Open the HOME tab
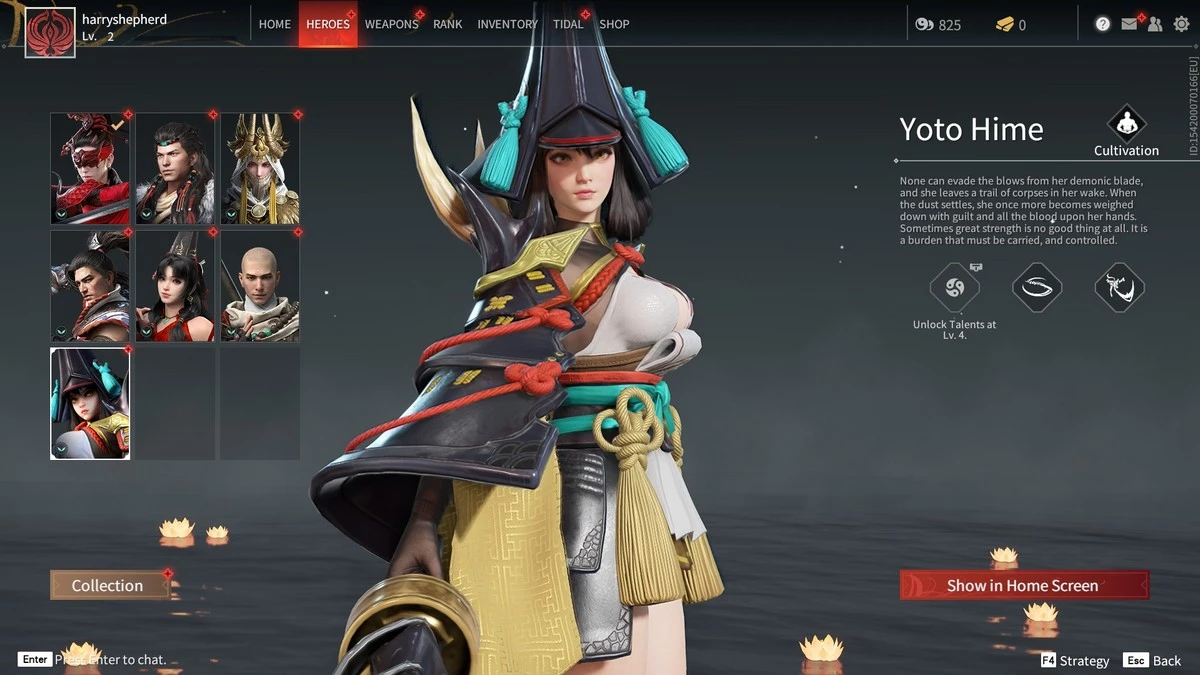This screenshot has width=1200, height=675. (x=275, y=24)
